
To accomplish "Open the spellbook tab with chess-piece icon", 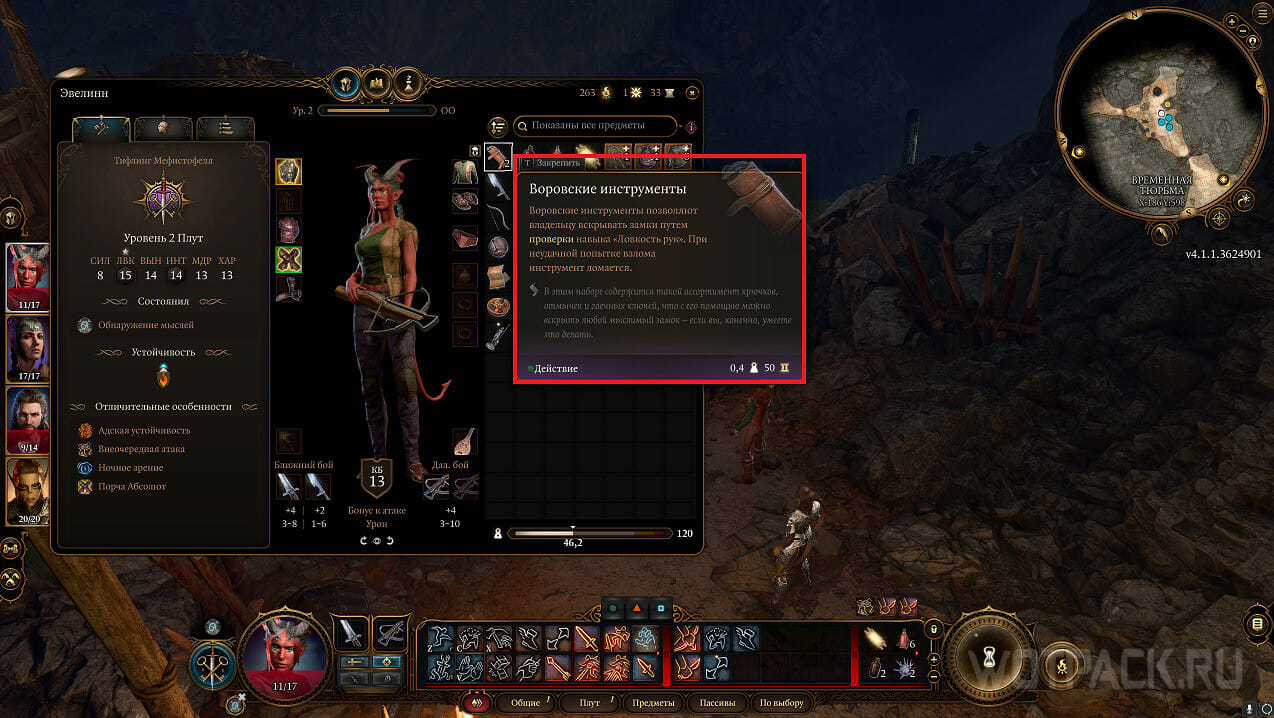I will (408, 82).
